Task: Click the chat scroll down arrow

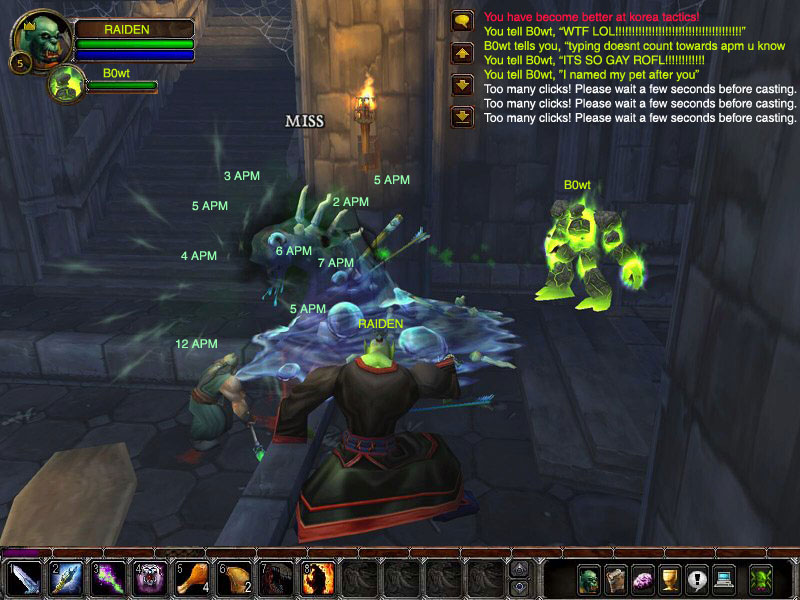Action: (462, 85)
